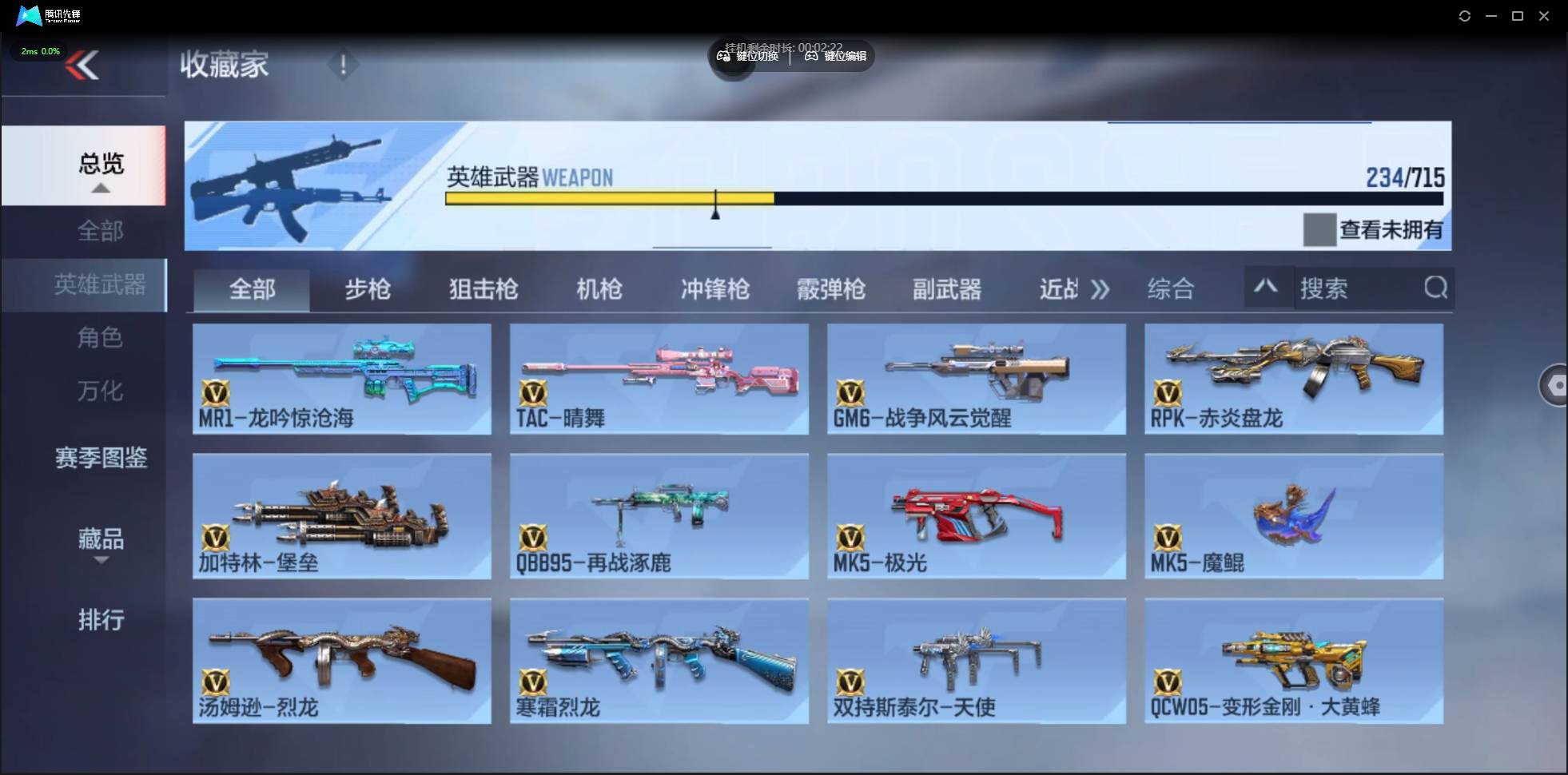Click the marker on the weapon progress bar
This screenshot has height=775, width=1568.
tap(717, 206)
